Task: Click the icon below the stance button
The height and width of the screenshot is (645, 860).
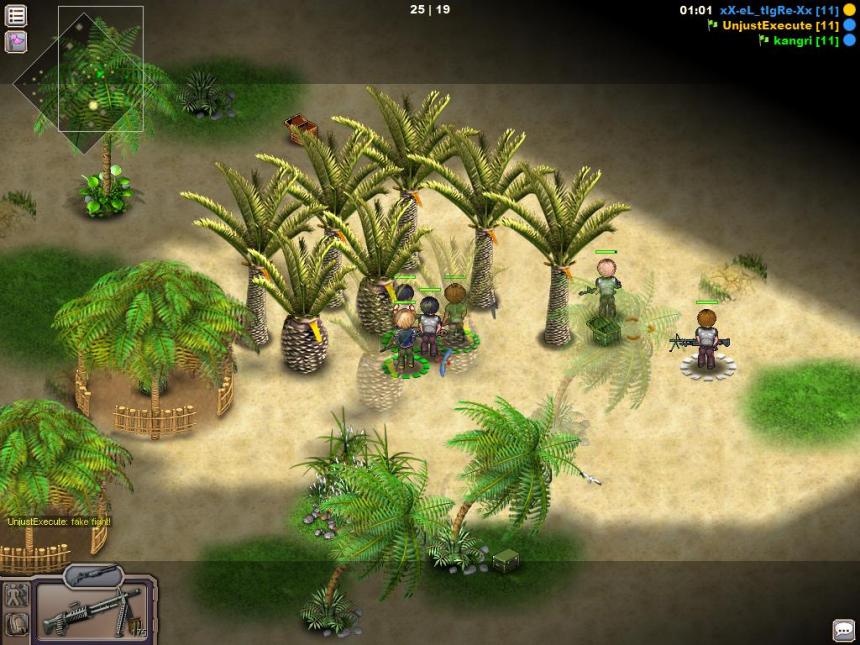Action: coord(16,624)
